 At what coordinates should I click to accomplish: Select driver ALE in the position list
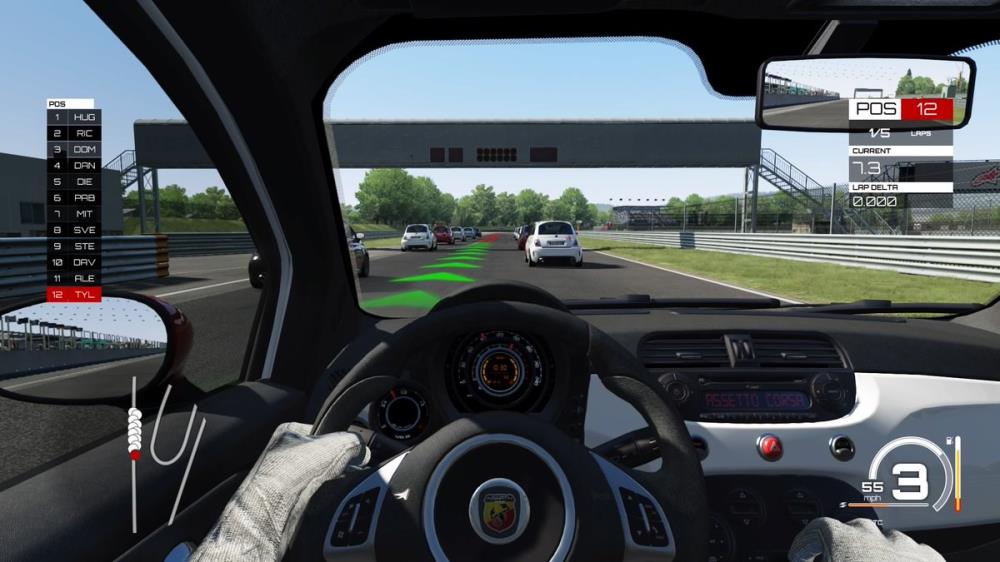73,278
